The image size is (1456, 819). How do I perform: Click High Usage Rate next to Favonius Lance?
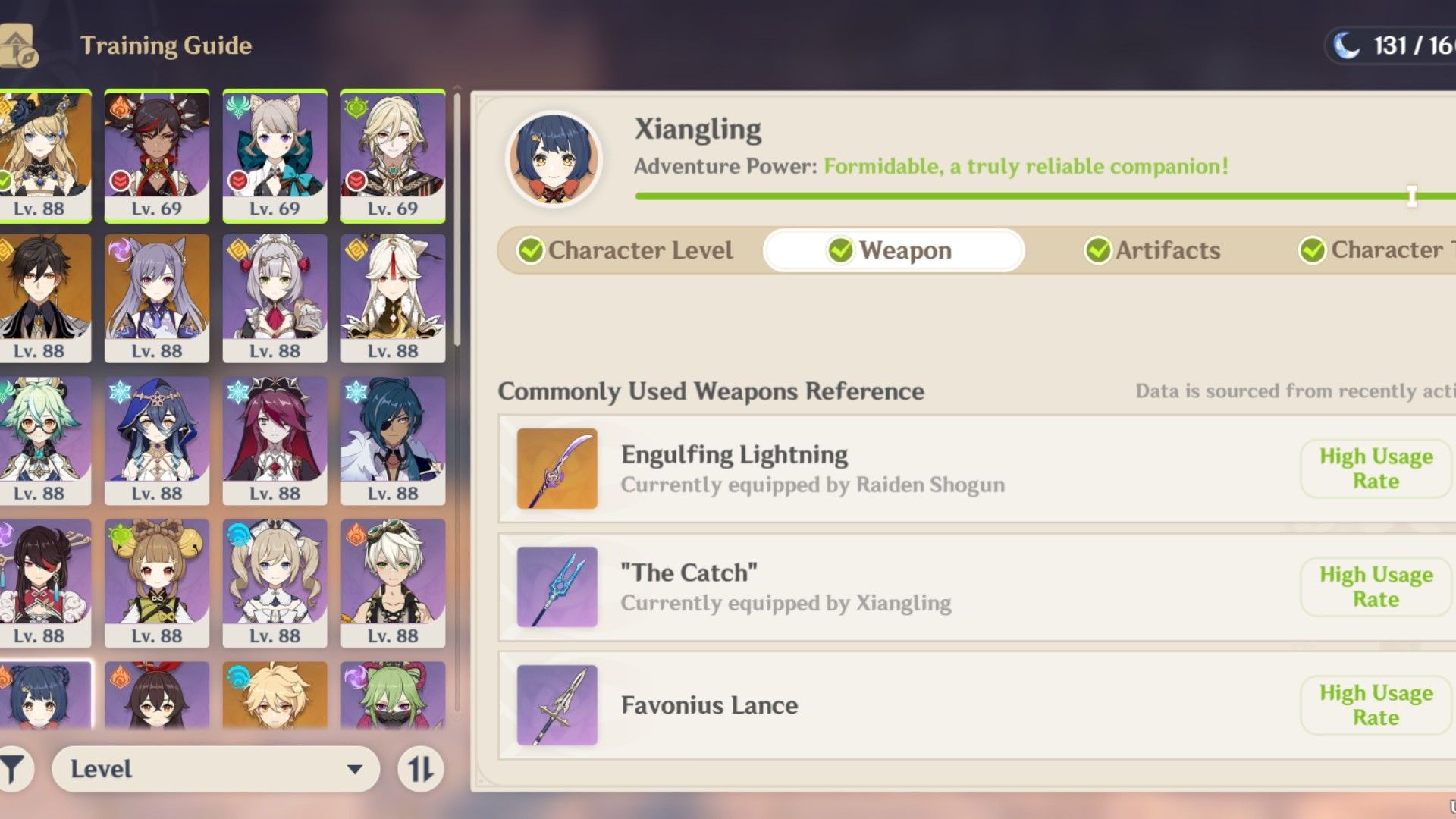pos(1375,704)
